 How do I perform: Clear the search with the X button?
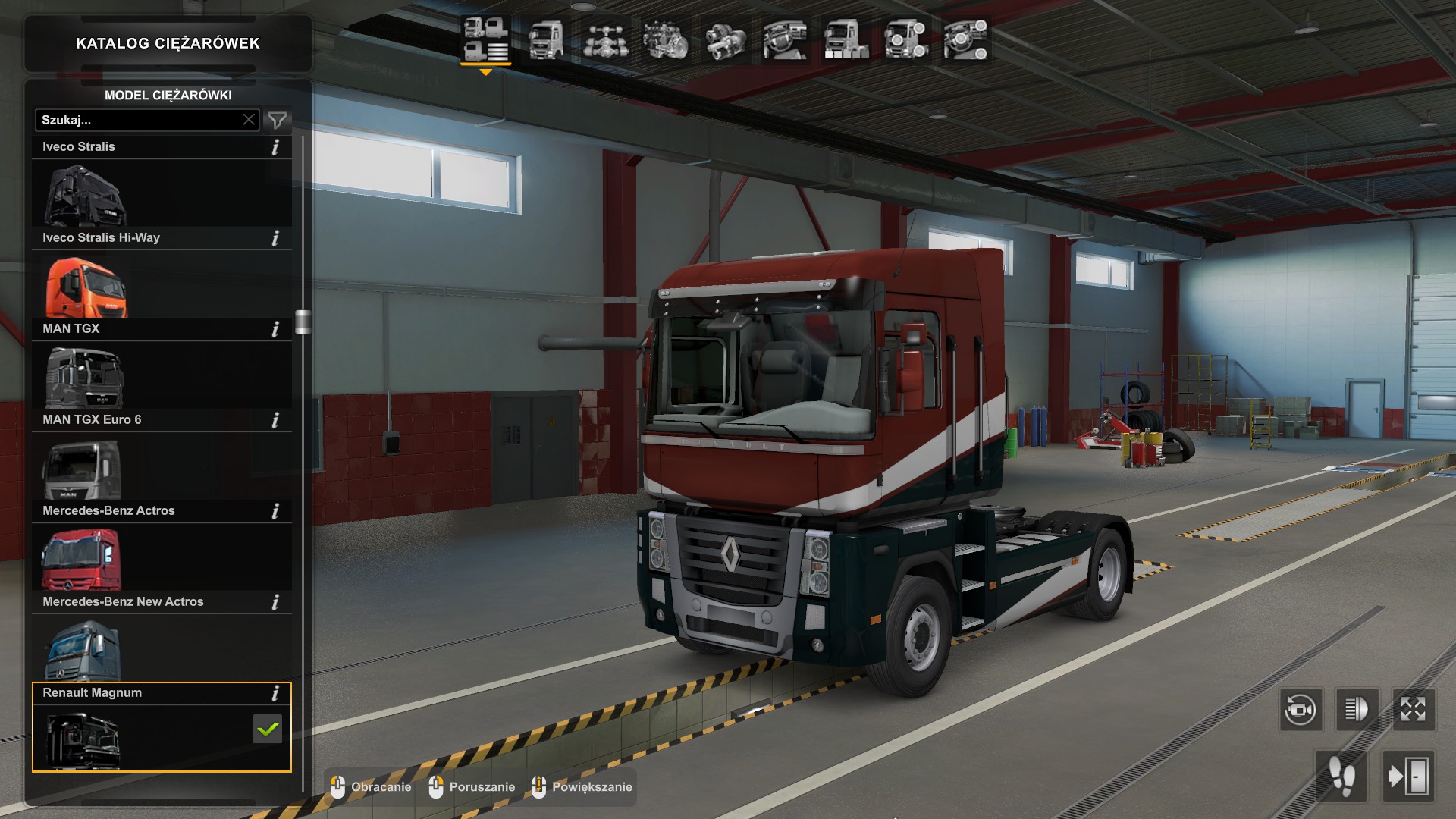249,120
